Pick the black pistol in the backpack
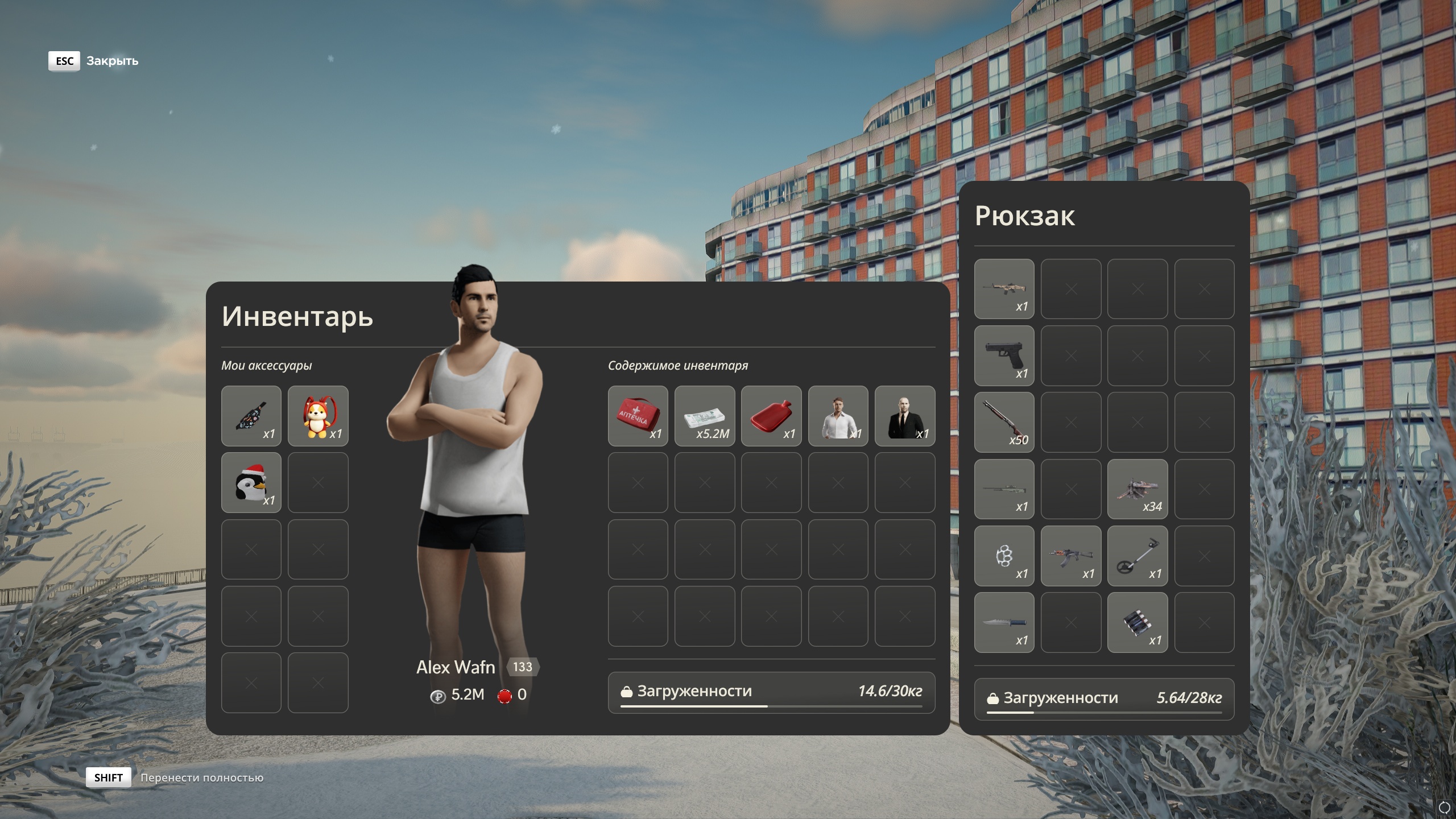The image size is (1456, 819). tap(1004, 355)
